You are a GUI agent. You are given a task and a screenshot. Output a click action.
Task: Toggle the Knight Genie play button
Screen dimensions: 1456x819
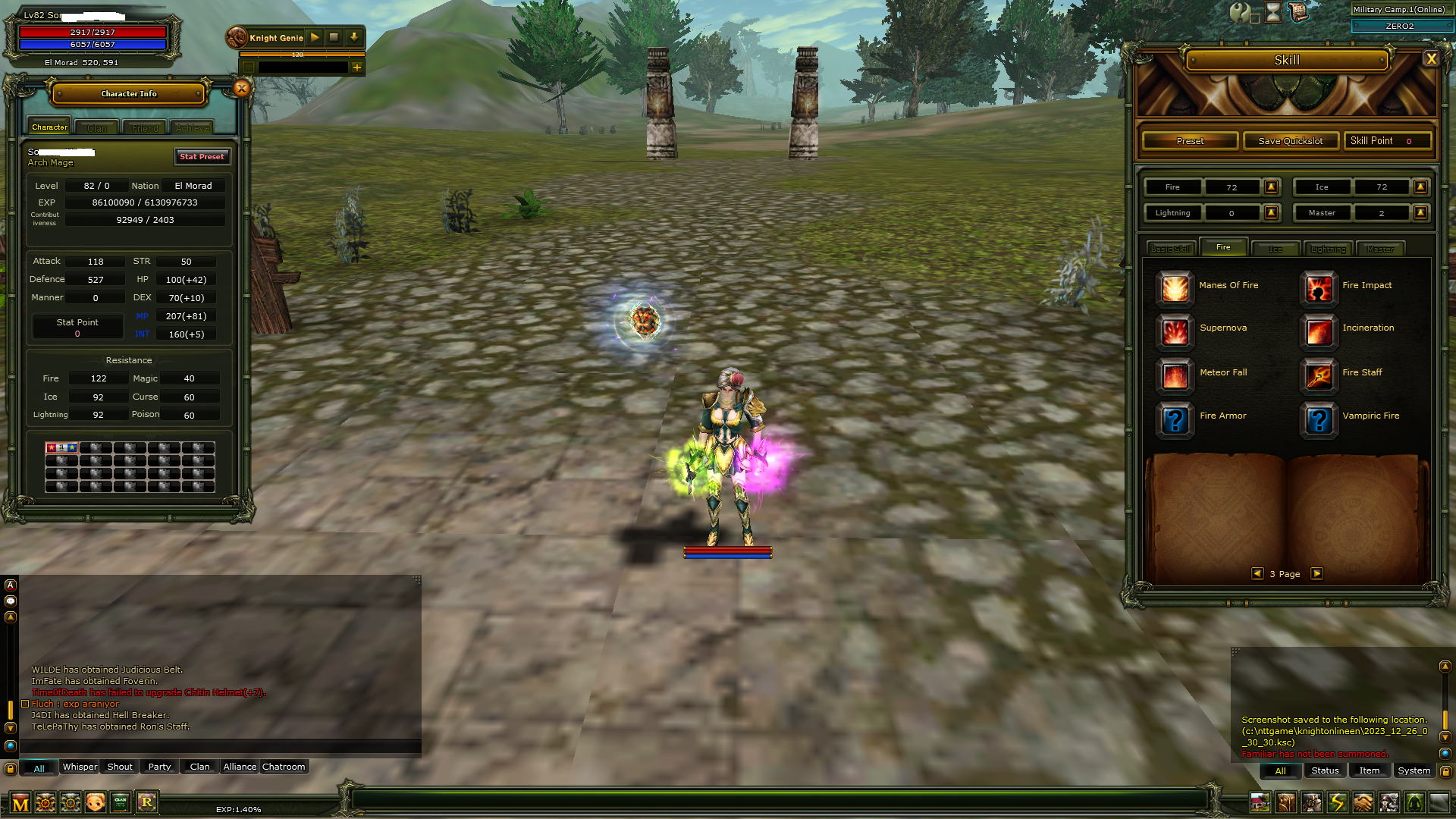(314, 37)
